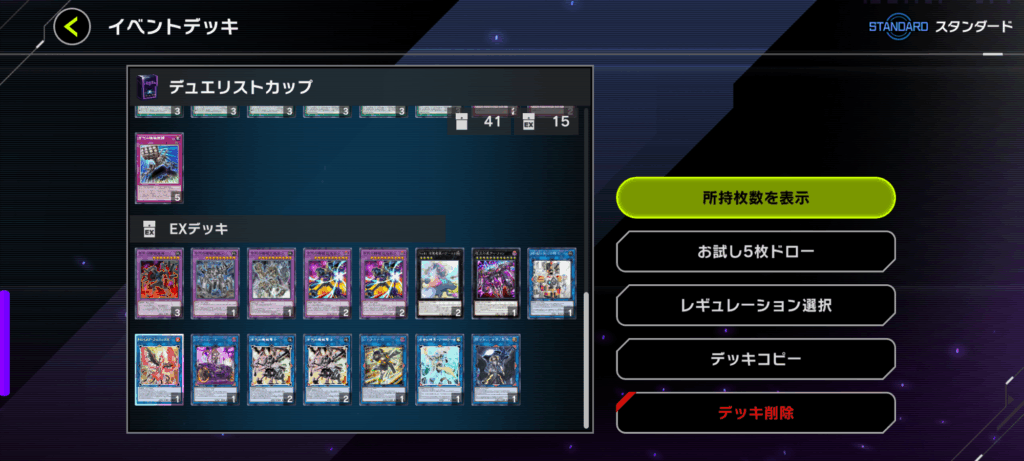
Task: Click the 所持枚数を表示 button
Action: 755,198
